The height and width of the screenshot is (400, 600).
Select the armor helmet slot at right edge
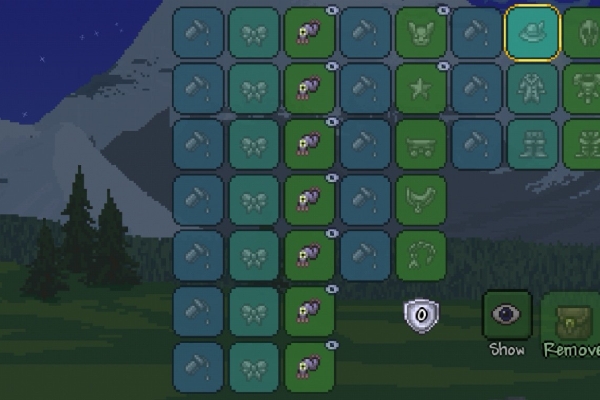tap(585, 31)
